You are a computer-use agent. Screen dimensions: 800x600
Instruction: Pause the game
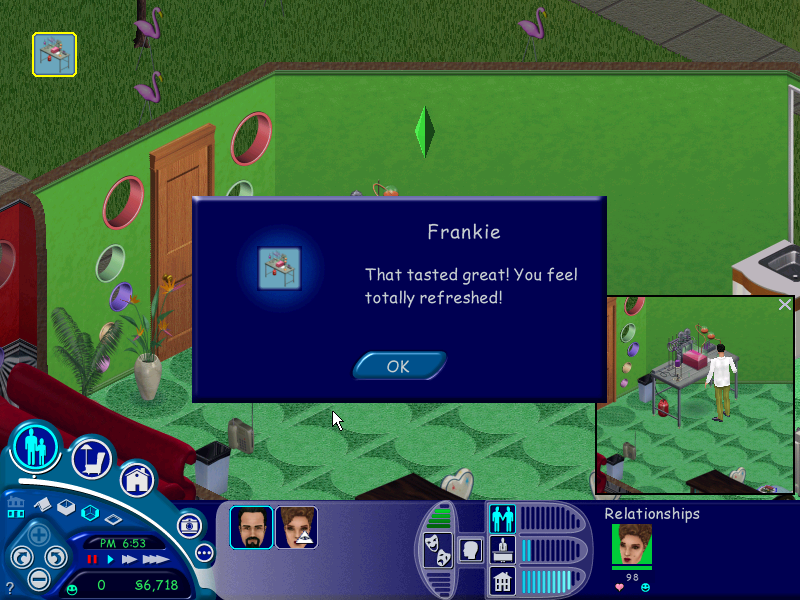[x=93, y=559]
